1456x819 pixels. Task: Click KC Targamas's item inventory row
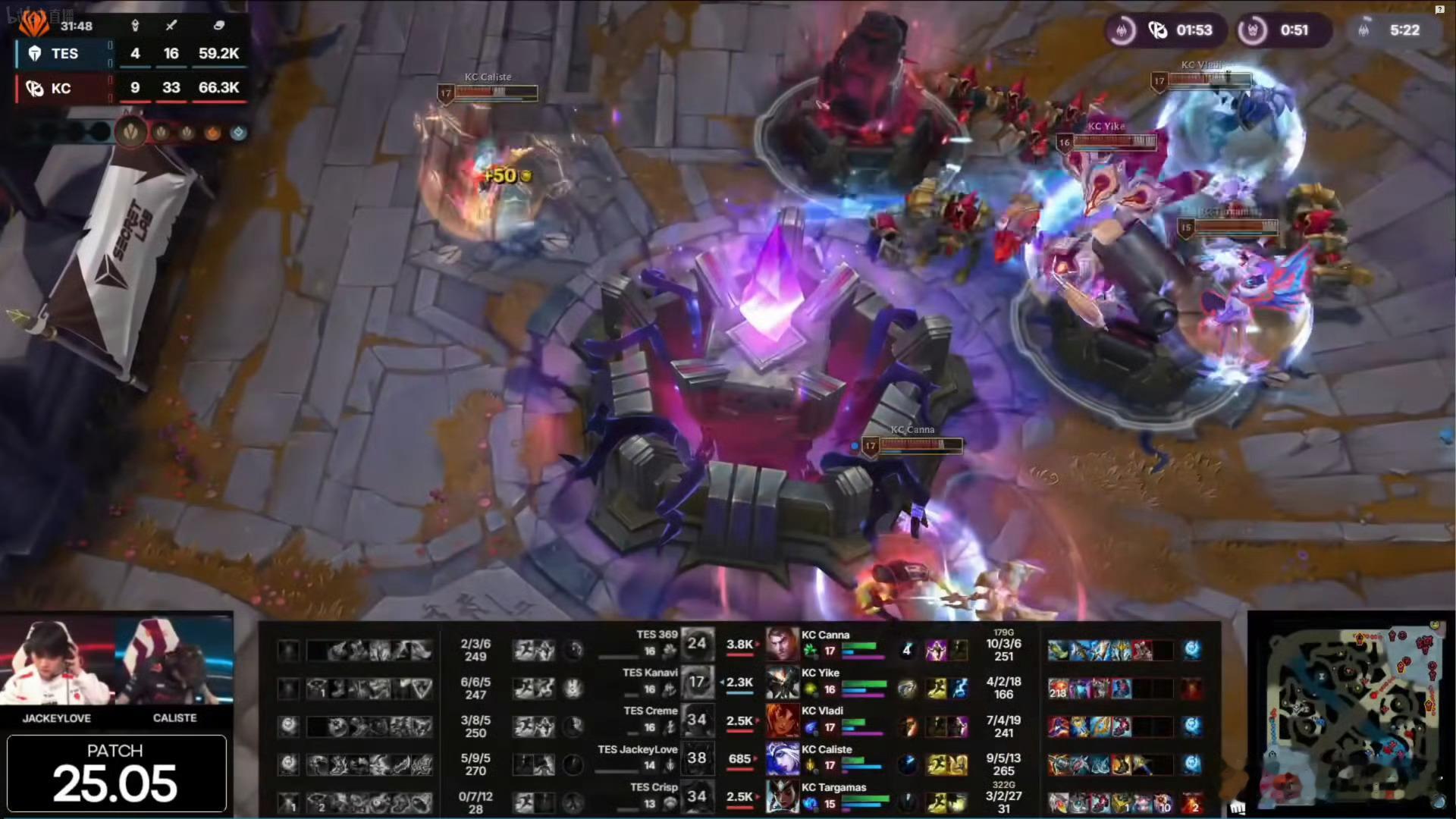point(1109,802)
